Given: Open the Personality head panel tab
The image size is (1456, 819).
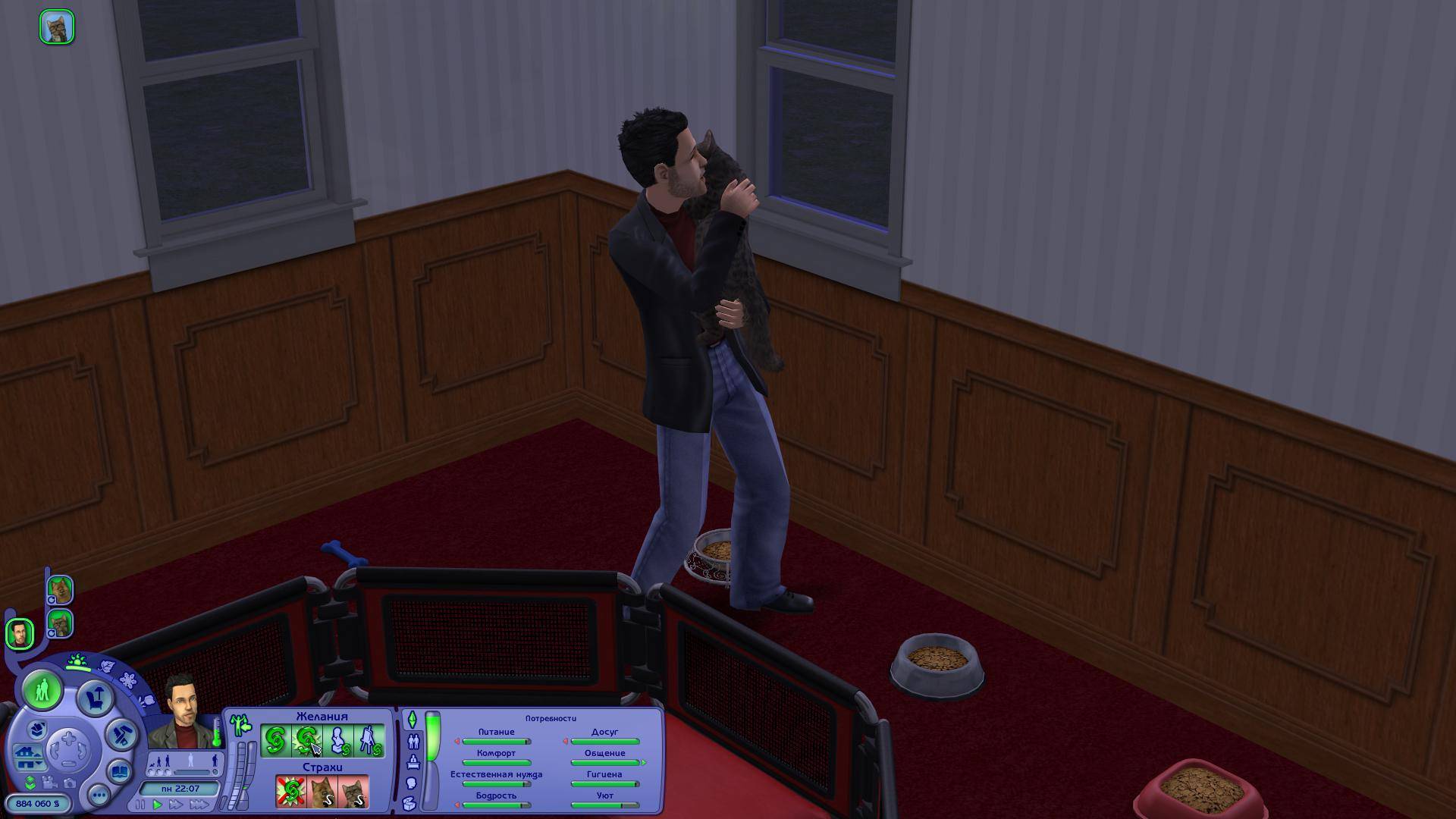Looking at the screenshot, I should pos(413,783).
